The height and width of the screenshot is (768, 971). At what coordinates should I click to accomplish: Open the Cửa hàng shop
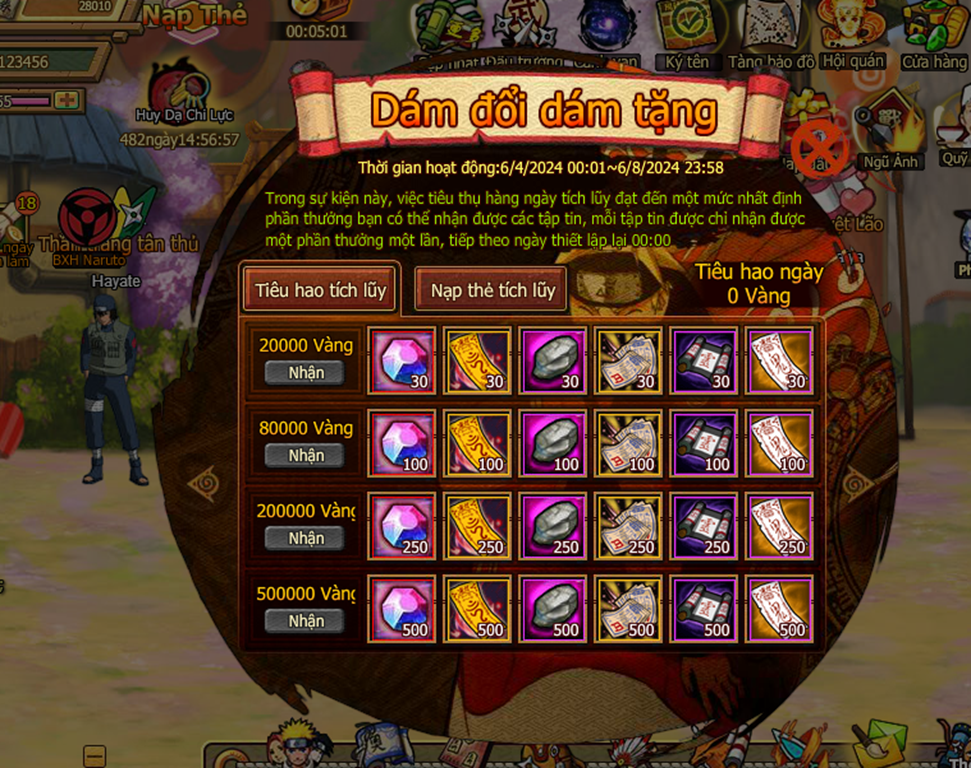[x=934, y=35]
